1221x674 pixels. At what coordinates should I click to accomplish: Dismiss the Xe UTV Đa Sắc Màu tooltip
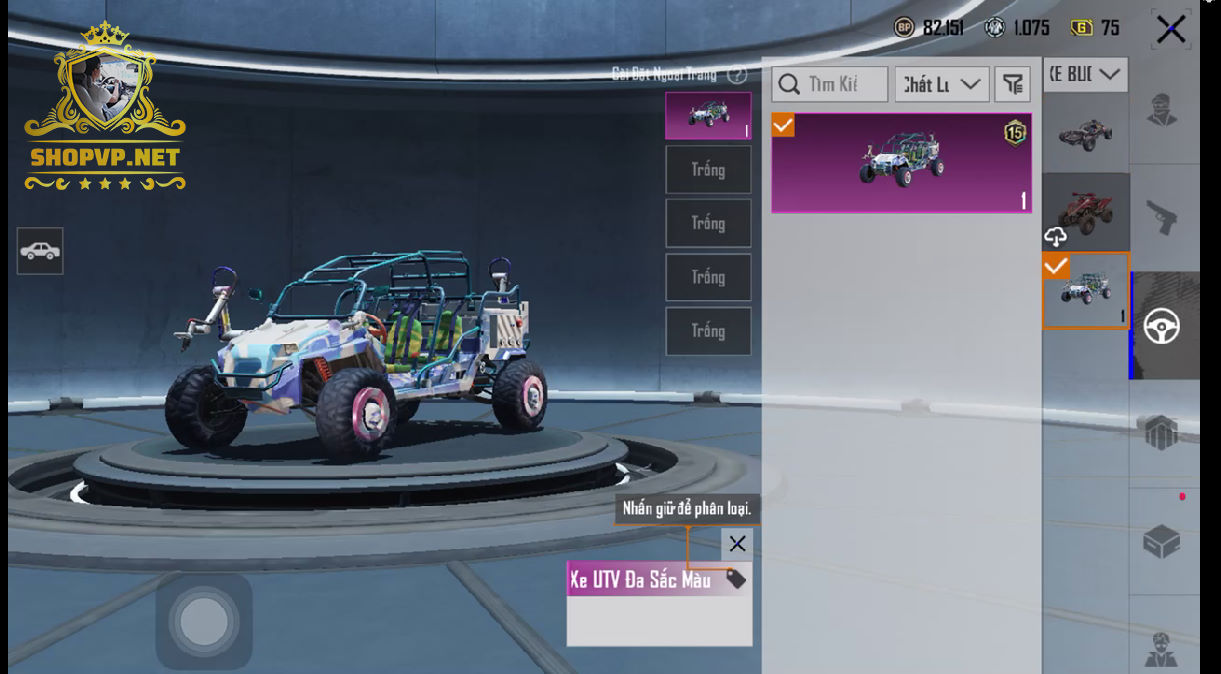pyautogui.click(x=737, y=544)
